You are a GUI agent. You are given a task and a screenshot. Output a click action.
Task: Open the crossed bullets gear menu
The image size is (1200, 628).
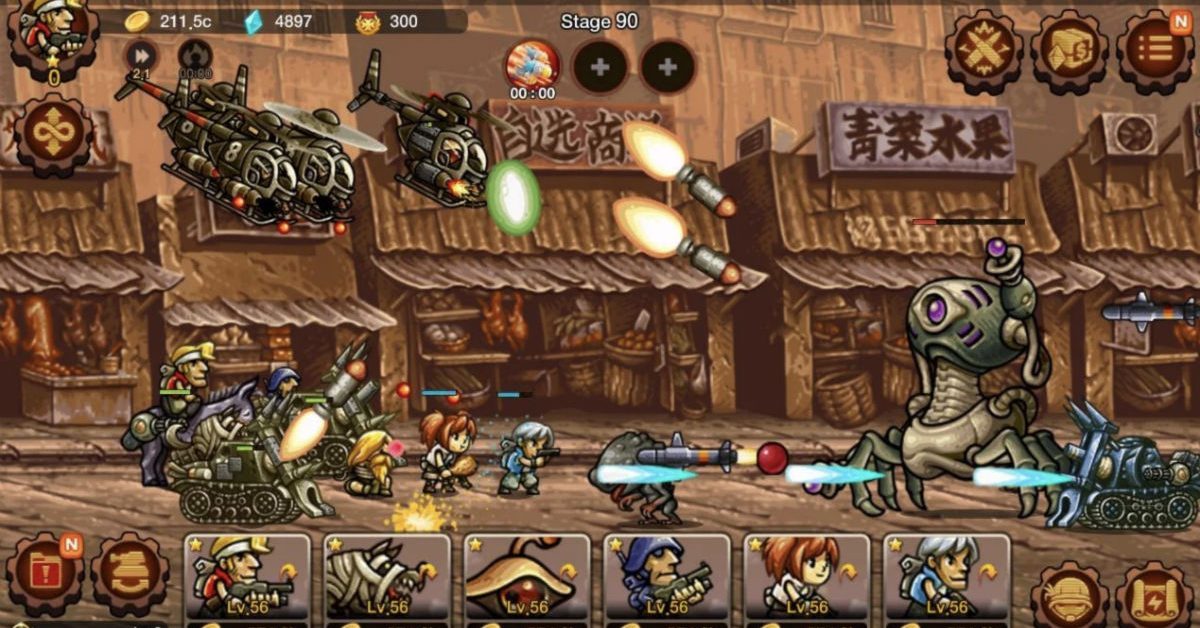pyautogui.click(x=984, y=52)
